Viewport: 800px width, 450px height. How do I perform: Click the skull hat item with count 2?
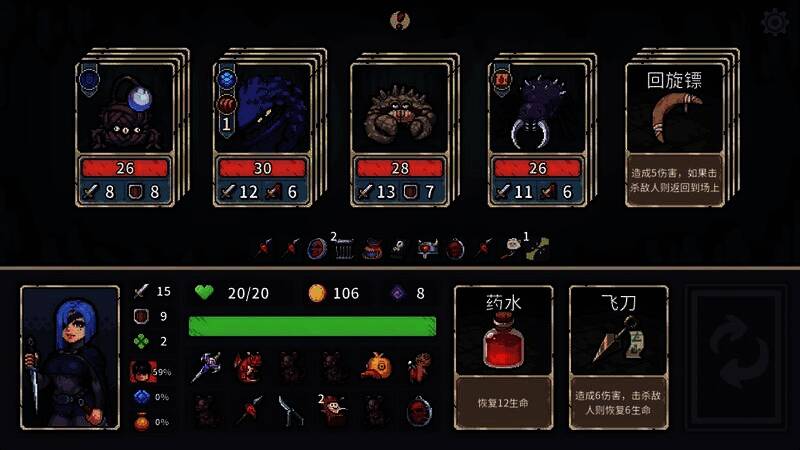tap(334, 408)
